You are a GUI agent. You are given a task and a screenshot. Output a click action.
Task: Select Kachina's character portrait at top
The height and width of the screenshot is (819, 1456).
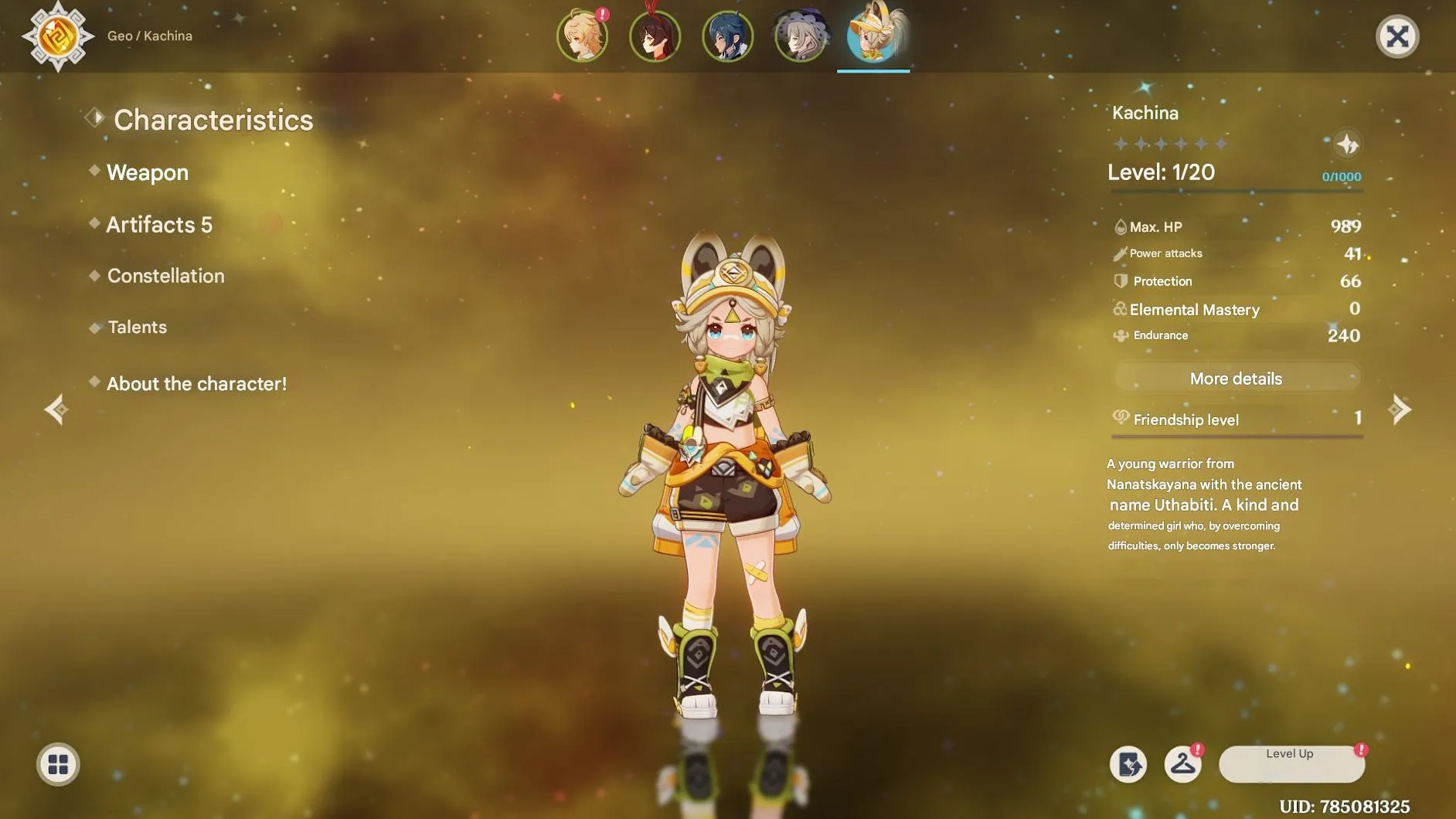coord(873,35)
